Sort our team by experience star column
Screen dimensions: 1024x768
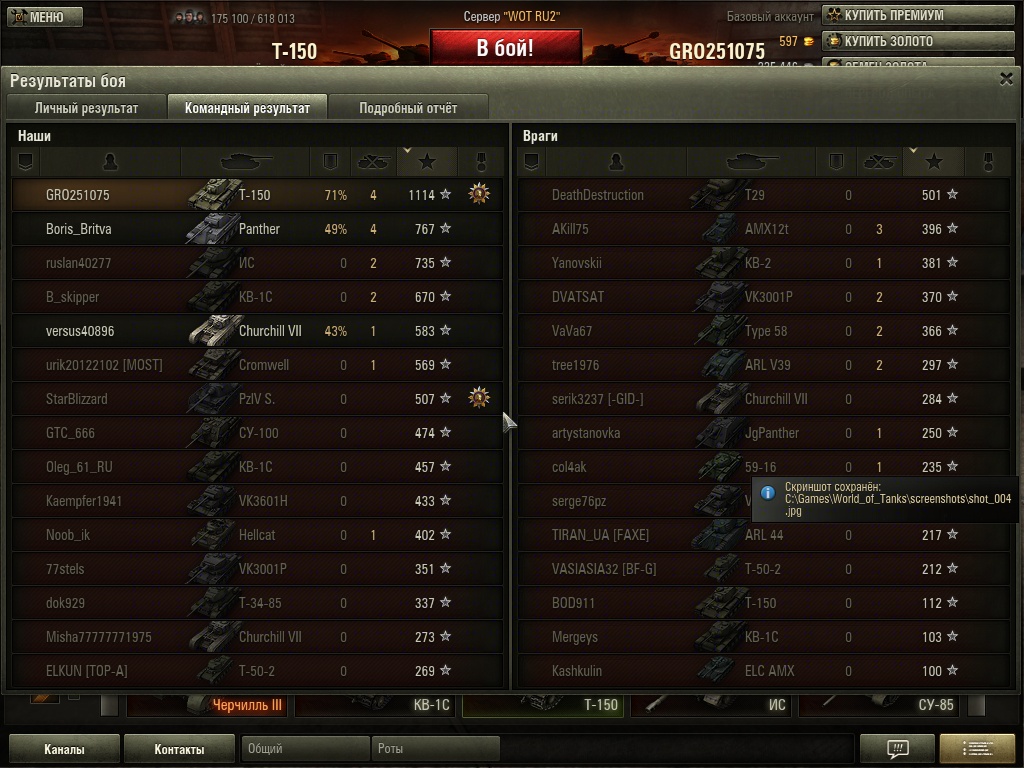427,161
